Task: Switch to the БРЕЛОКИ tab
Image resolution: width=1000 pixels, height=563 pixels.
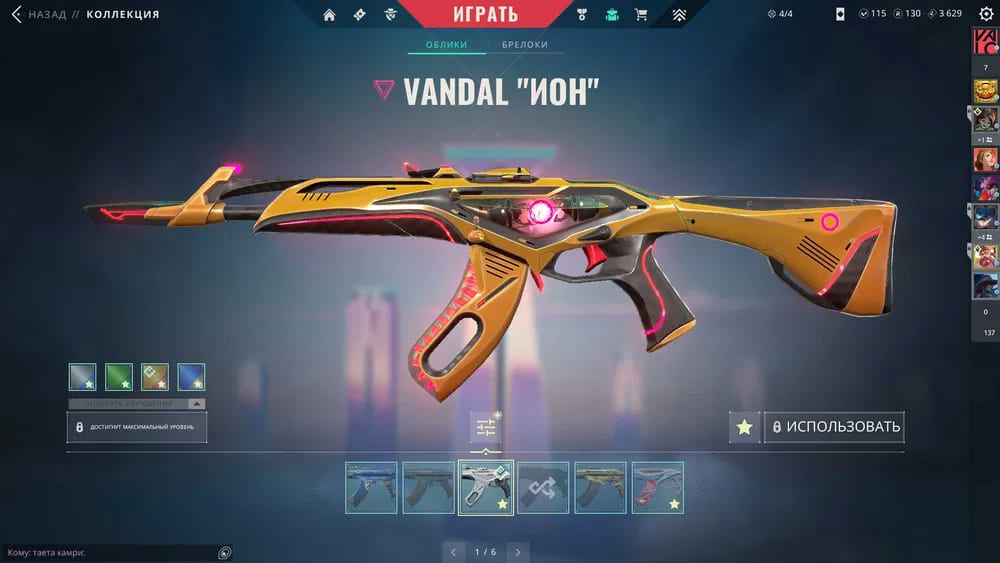Action: point(525,45)
